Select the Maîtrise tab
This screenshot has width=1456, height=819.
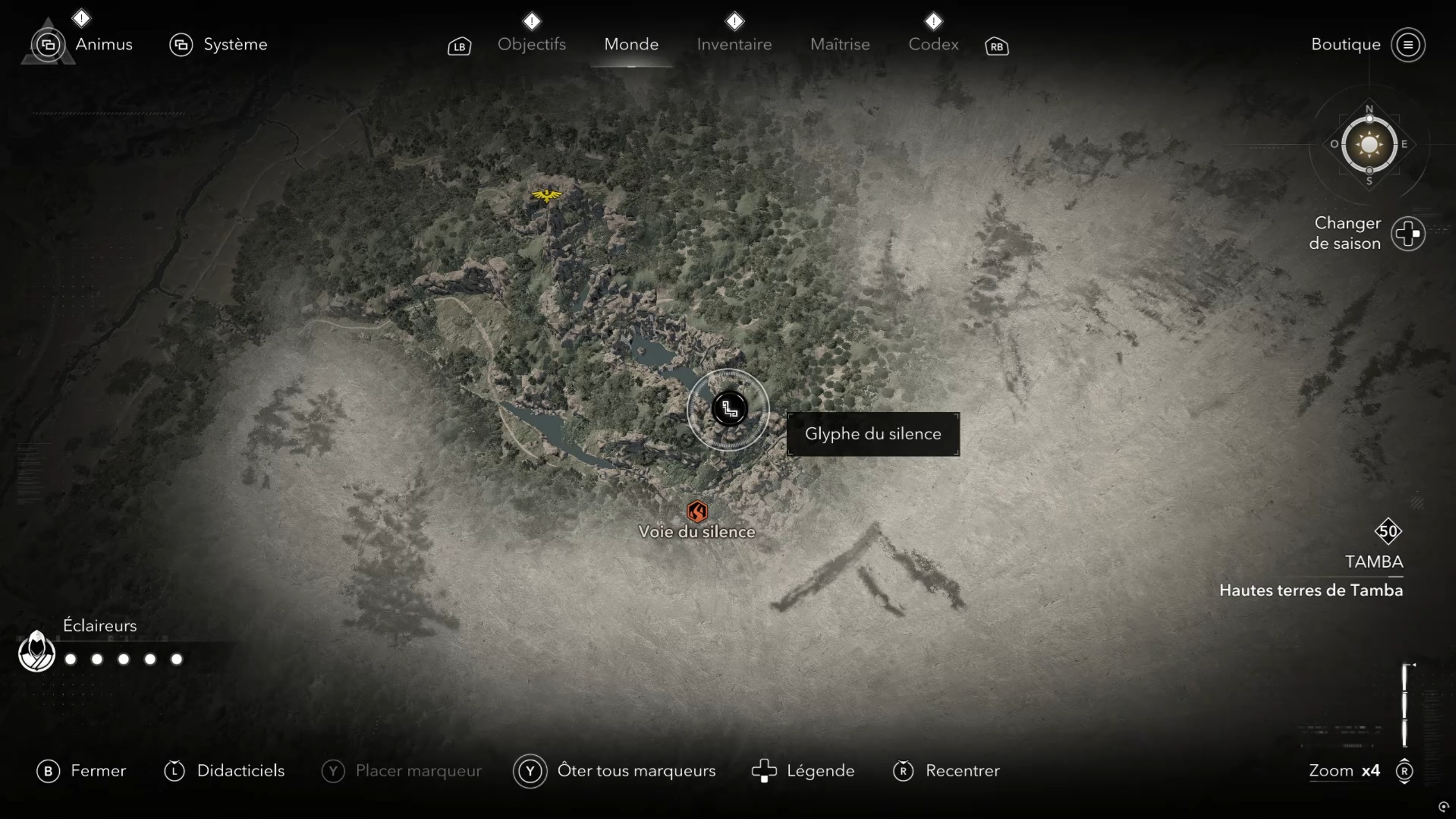click(840, 44)
